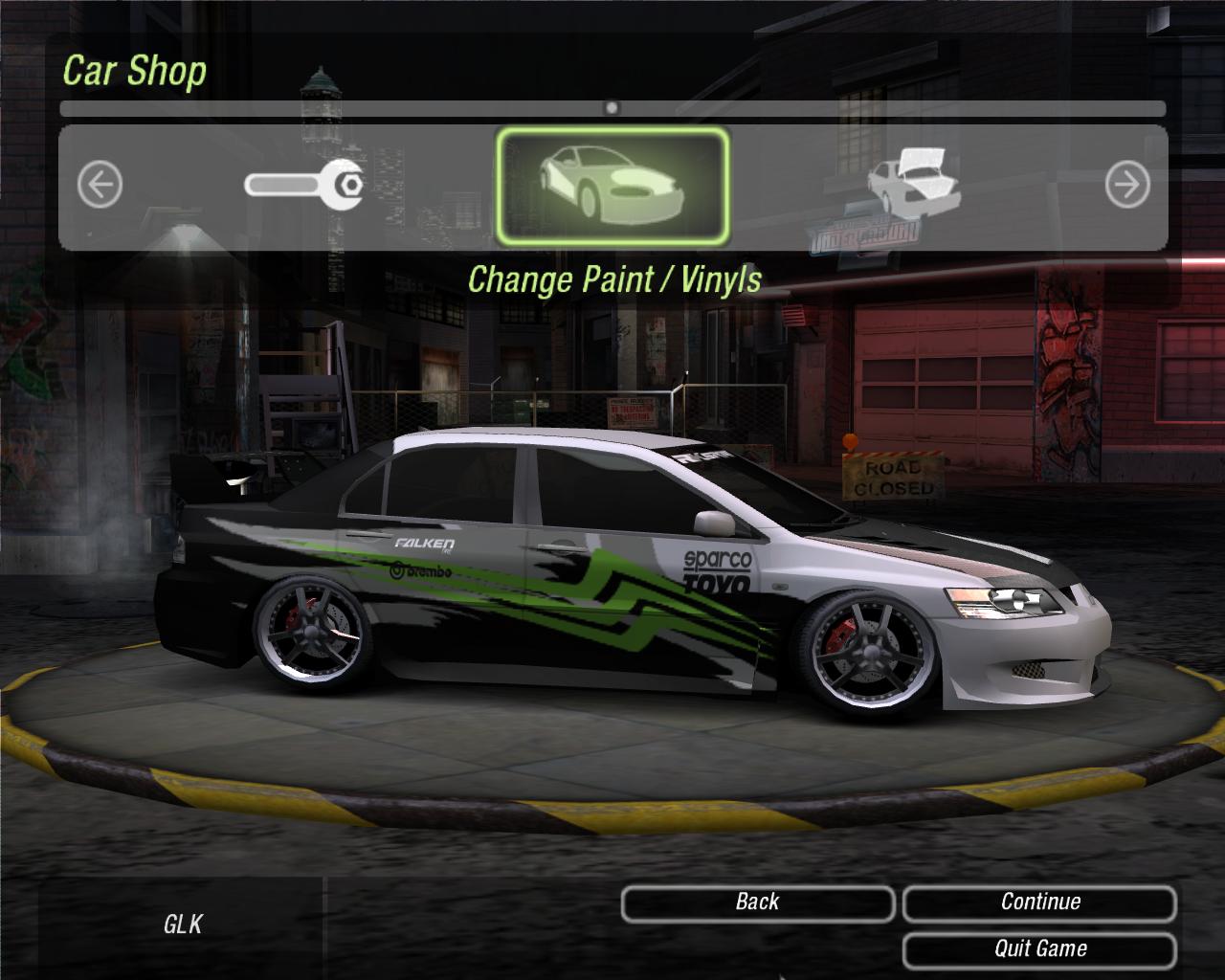1225x980 pixels.
Task: Go to previous shop category with left arrow
Action: pyautogui.click(x=100, y=185)
